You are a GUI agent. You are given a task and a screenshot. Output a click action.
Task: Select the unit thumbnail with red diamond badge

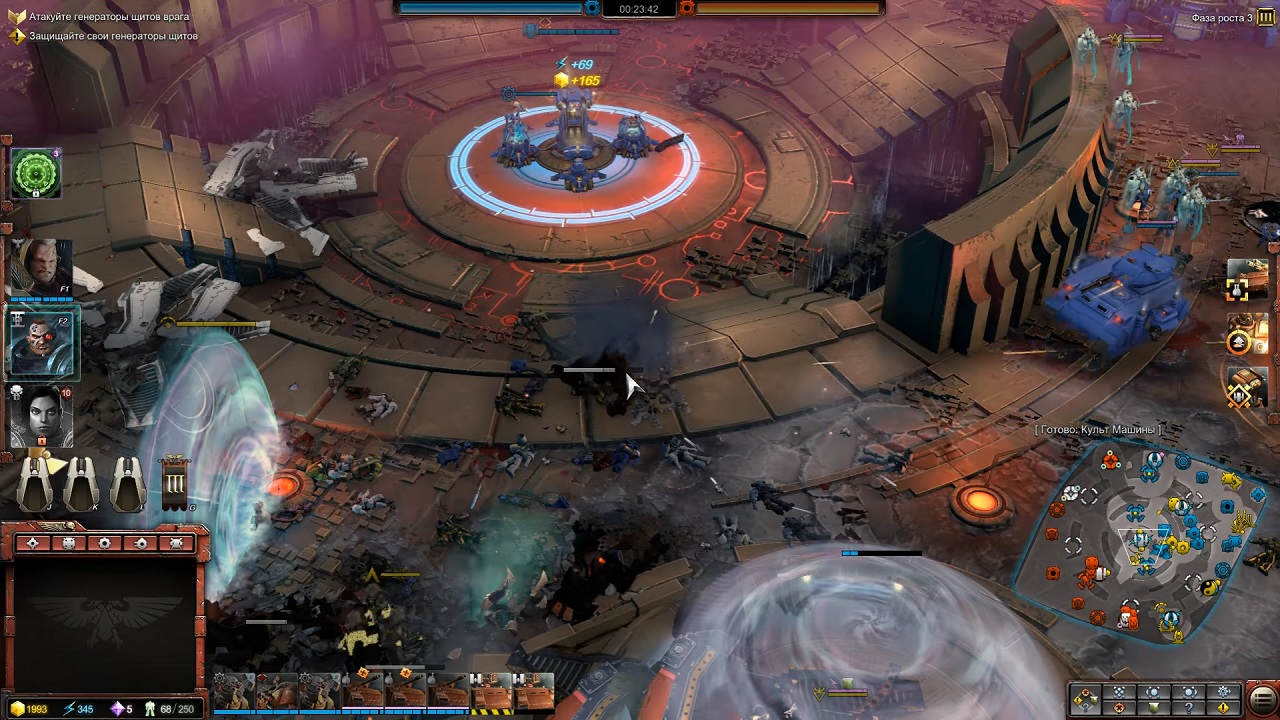[x=277, y=691]
